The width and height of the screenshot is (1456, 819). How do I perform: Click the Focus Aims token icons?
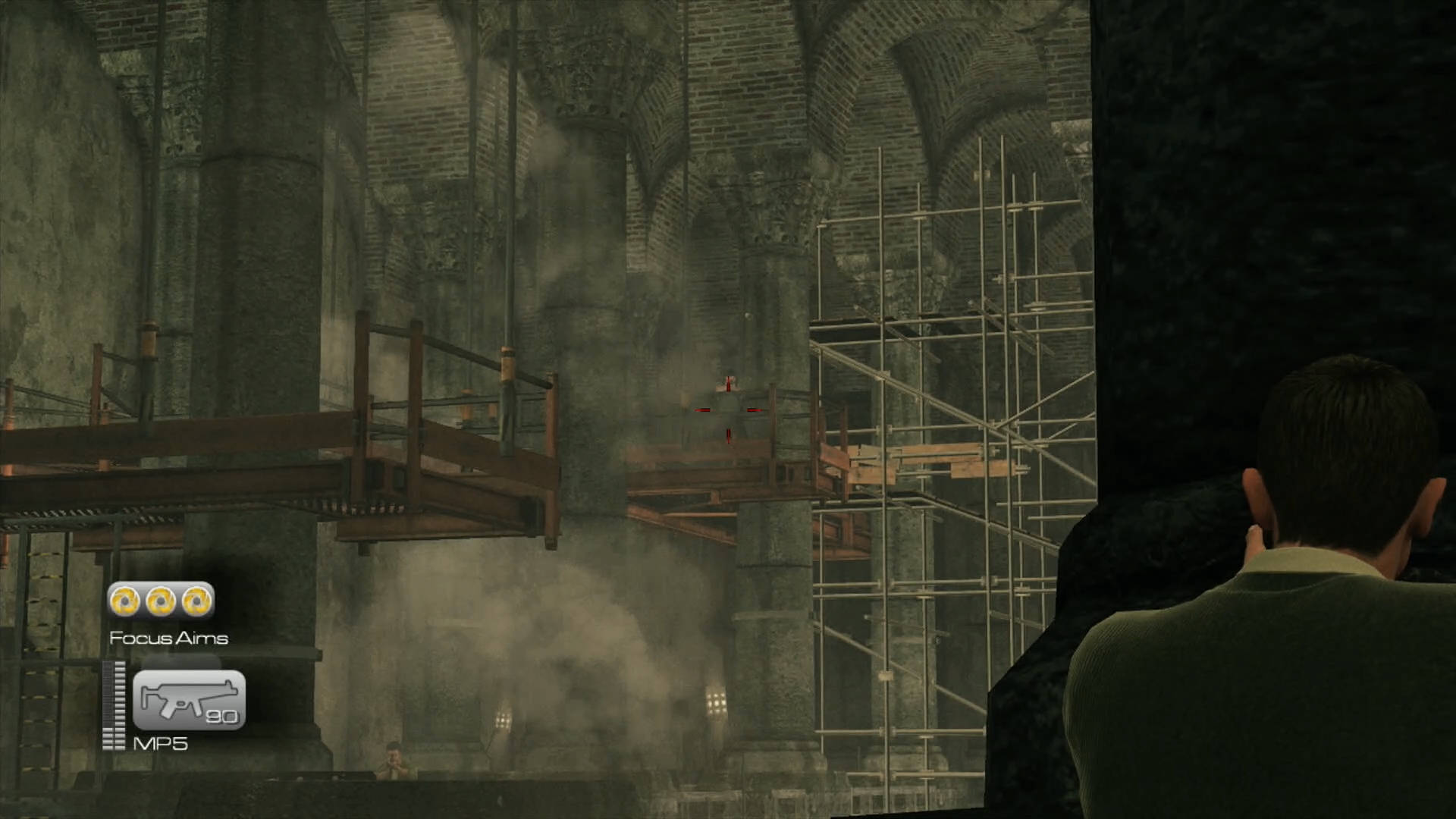pos(161,601)
